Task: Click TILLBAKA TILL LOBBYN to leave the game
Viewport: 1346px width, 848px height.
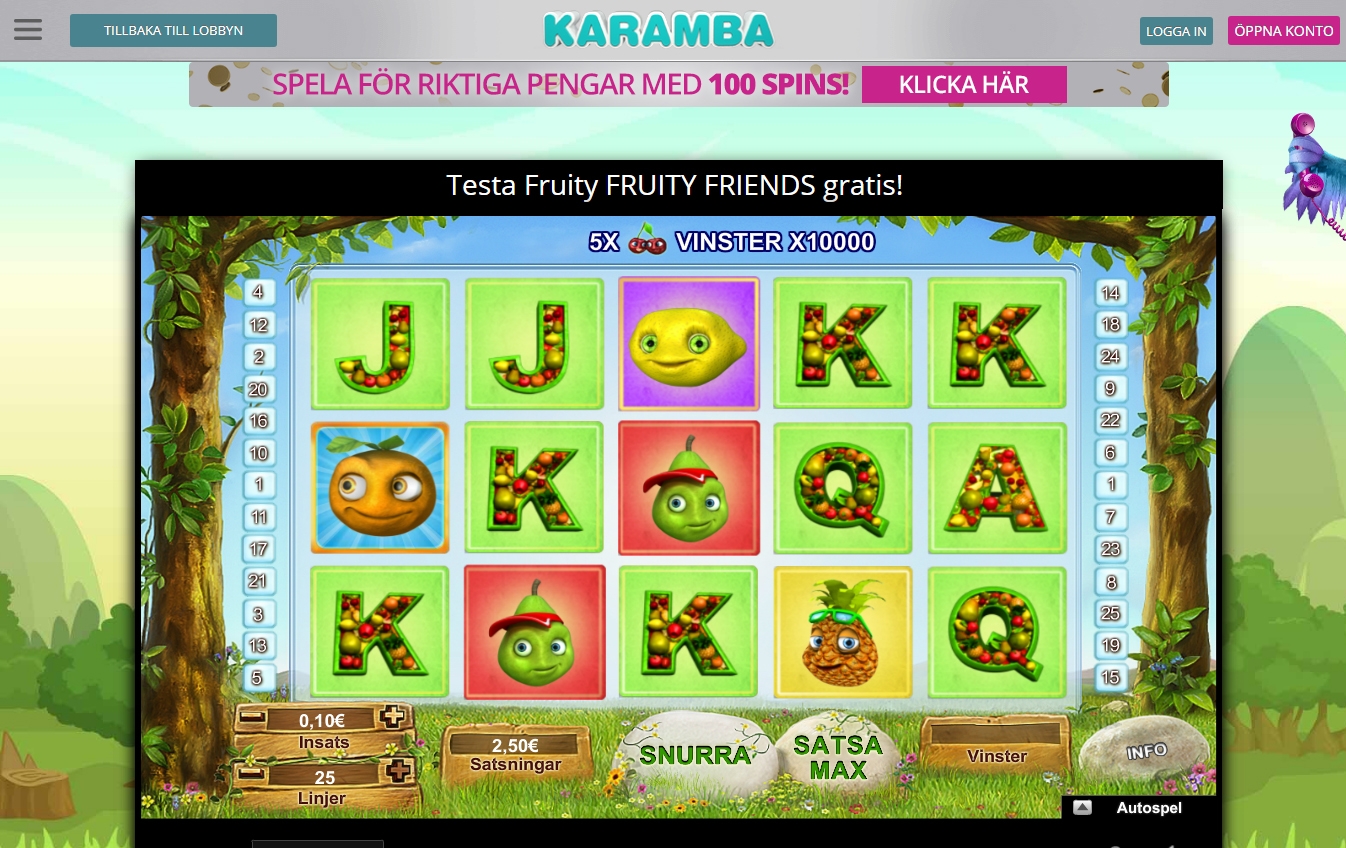Action: [x=173, y=30]
